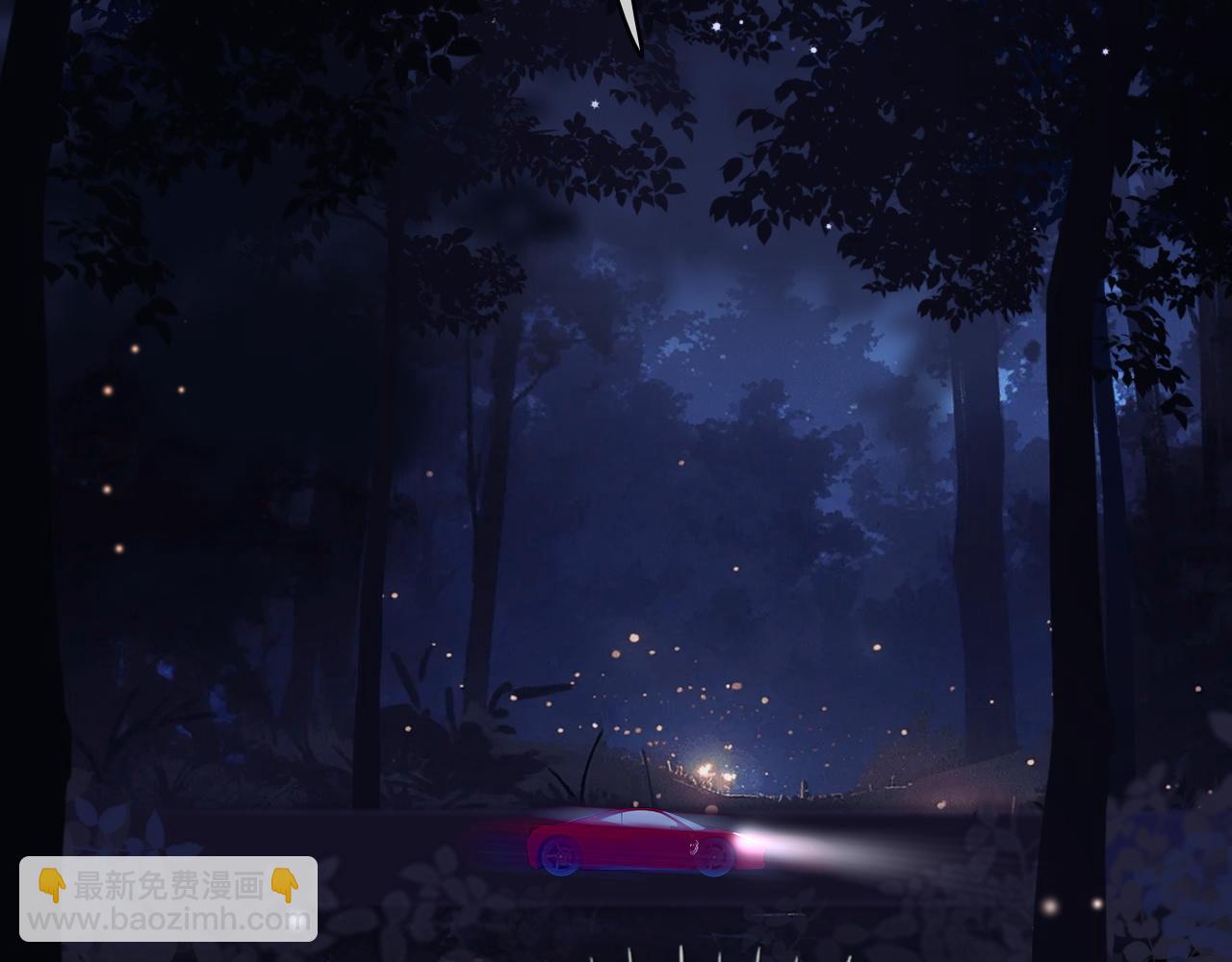The image size is (1232, 962).
Task: Open the baozimh.com free manga banner
Action: (168, 899)
